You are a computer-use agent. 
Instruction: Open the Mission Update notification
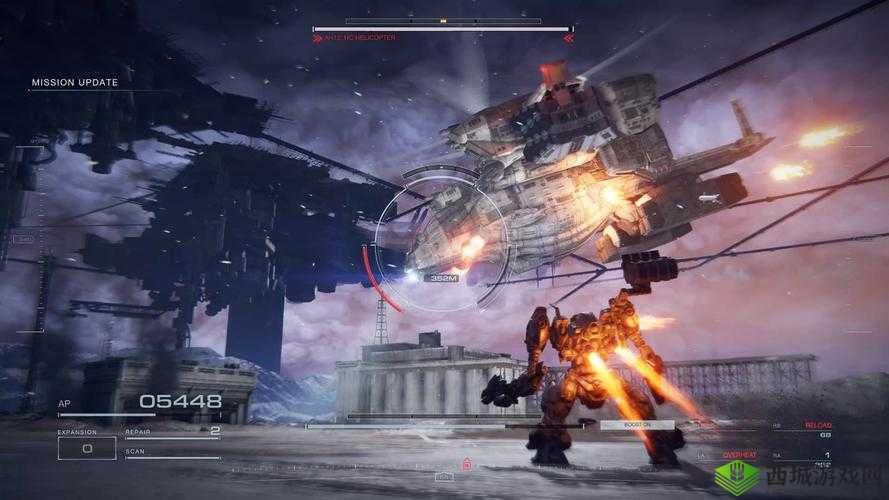point(75,83)
